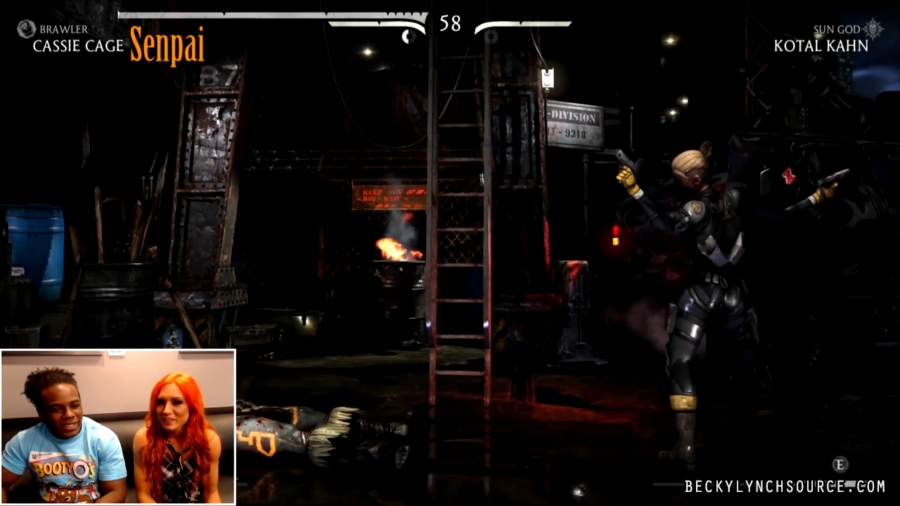Click Kotal Kahn's Sun God variation emblem
Viewport: 900px width, 506px height.
(873, 28)
